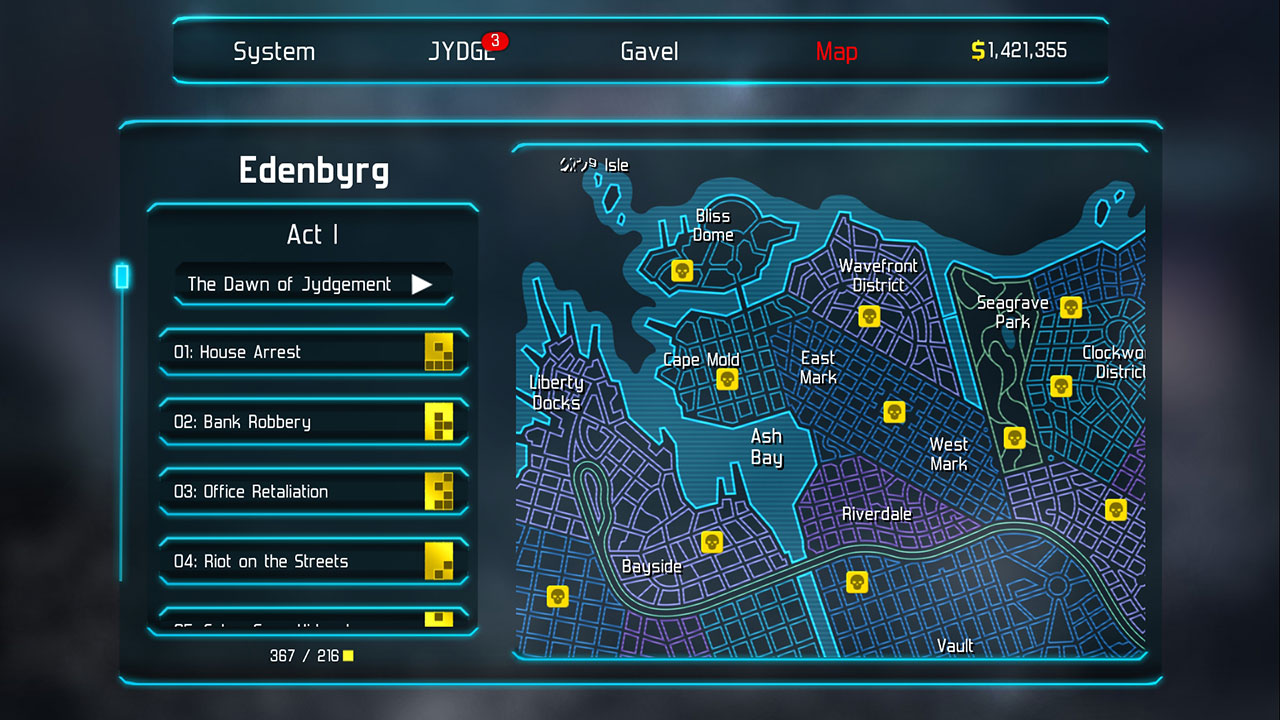1280x720 pixels.
Task: Select the skull marker beside Seagrave Park
Action: (1069, 308)
